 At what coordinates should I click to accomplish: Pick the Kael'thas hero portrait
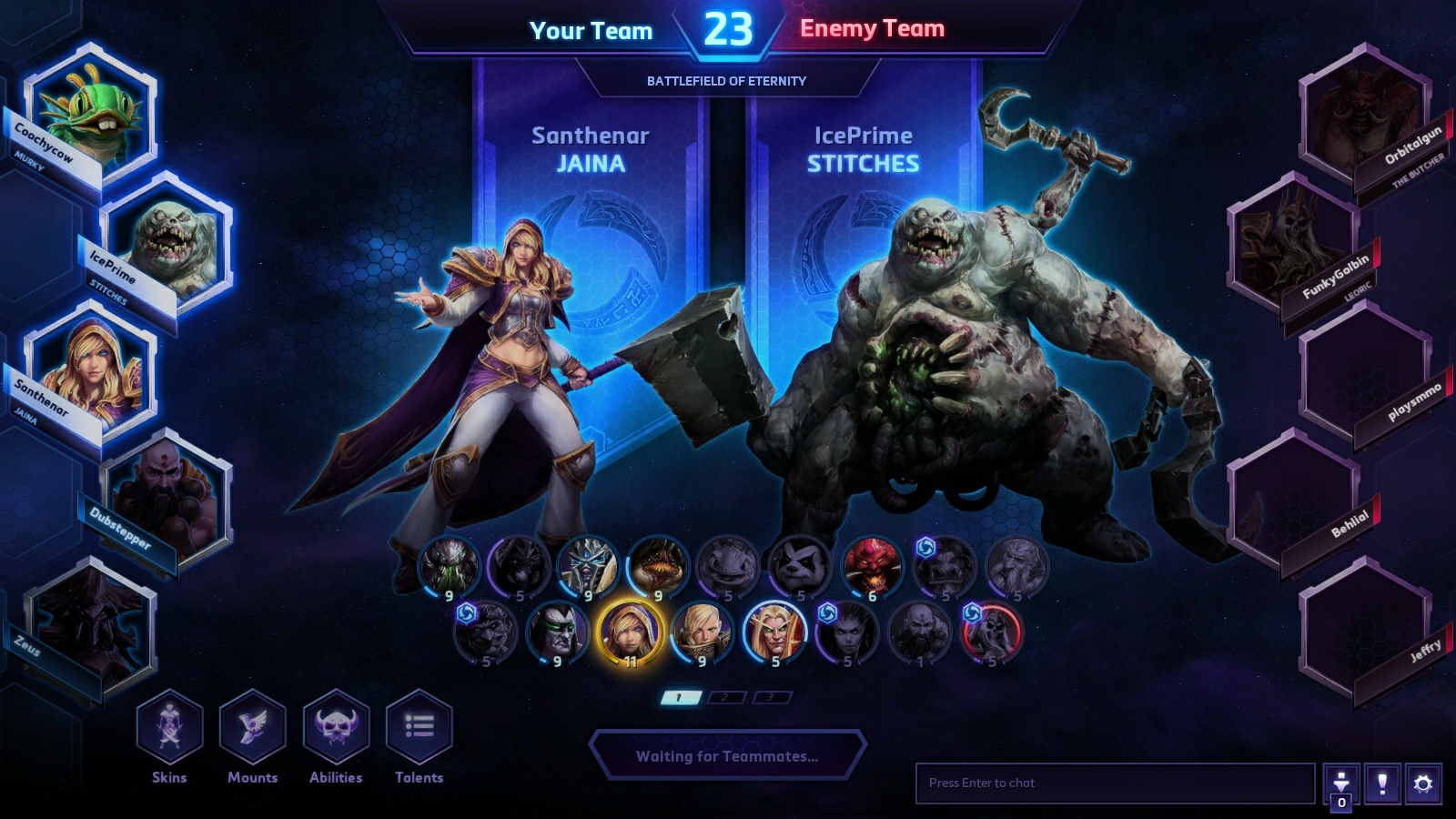click(x=773, y=632)
